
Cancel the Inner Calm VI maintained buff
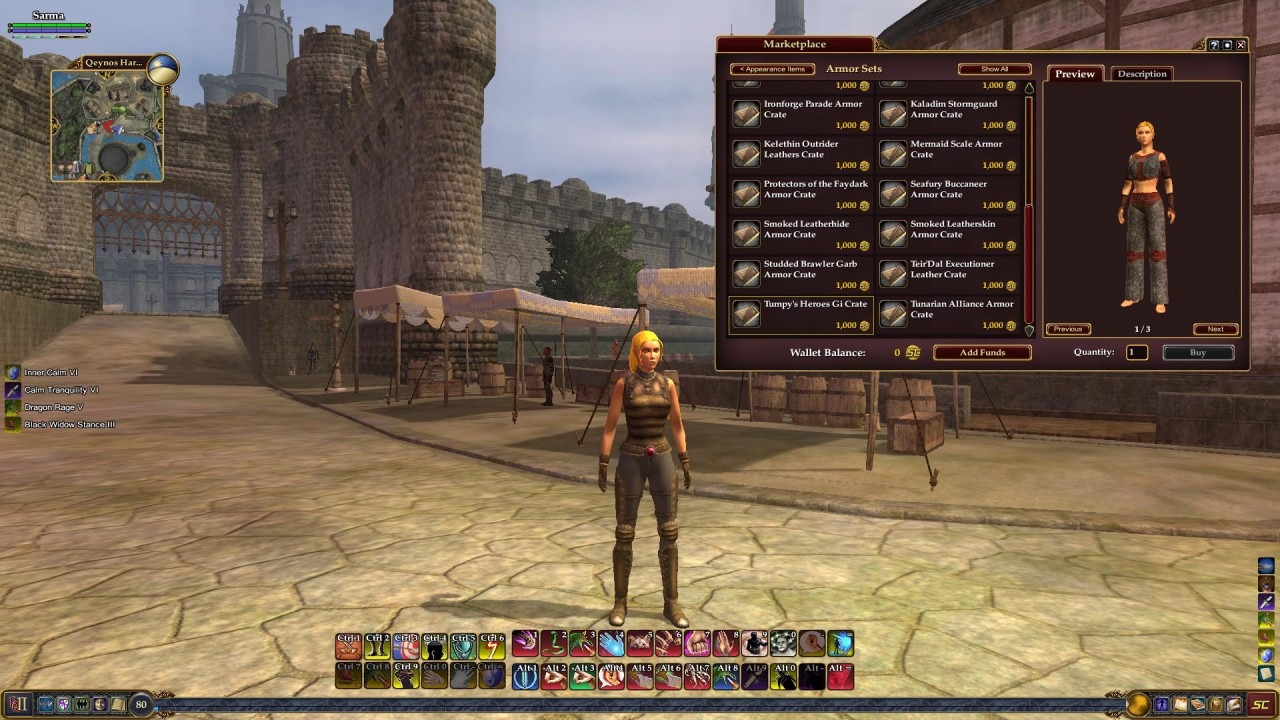tap(11, 372)
